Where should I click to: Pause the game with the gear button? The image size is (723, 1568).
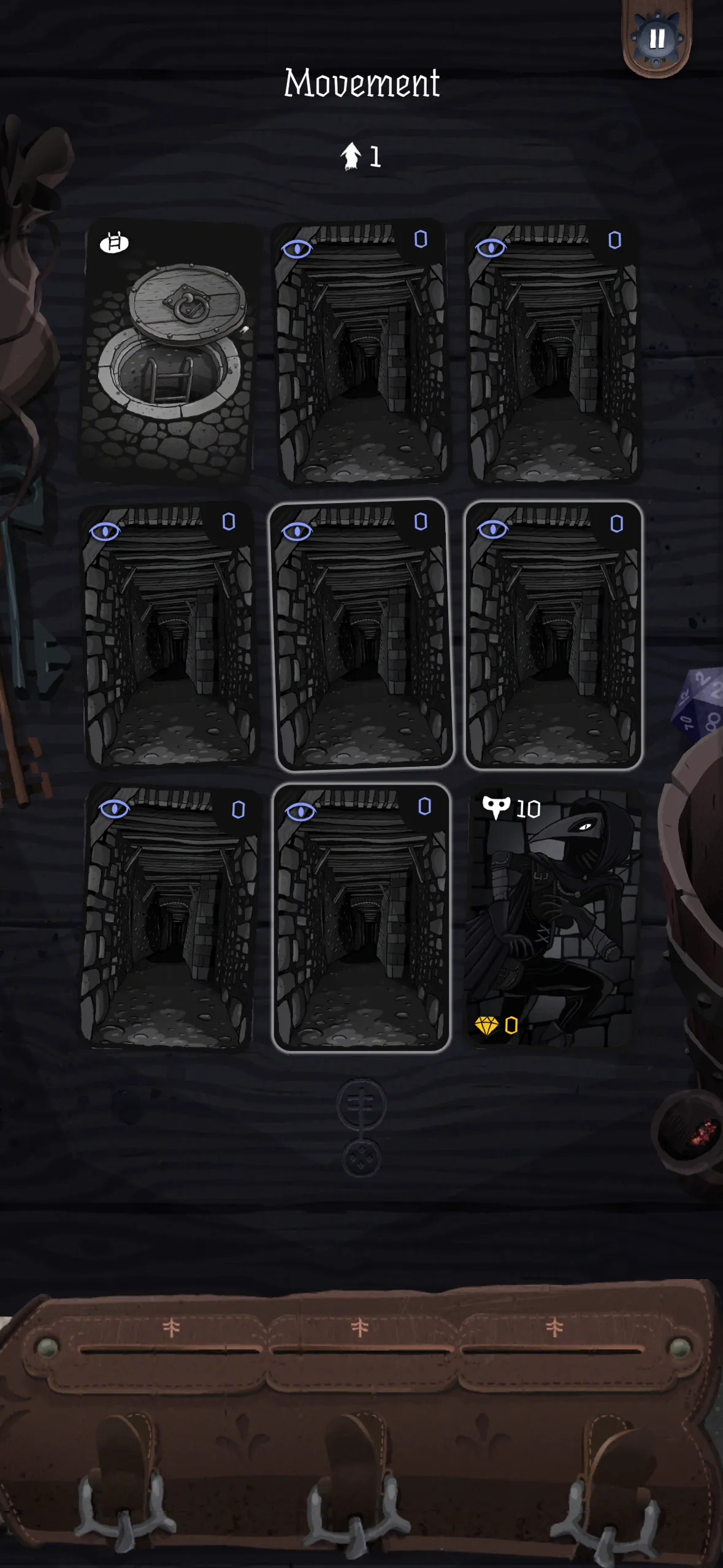coord(656,39)
